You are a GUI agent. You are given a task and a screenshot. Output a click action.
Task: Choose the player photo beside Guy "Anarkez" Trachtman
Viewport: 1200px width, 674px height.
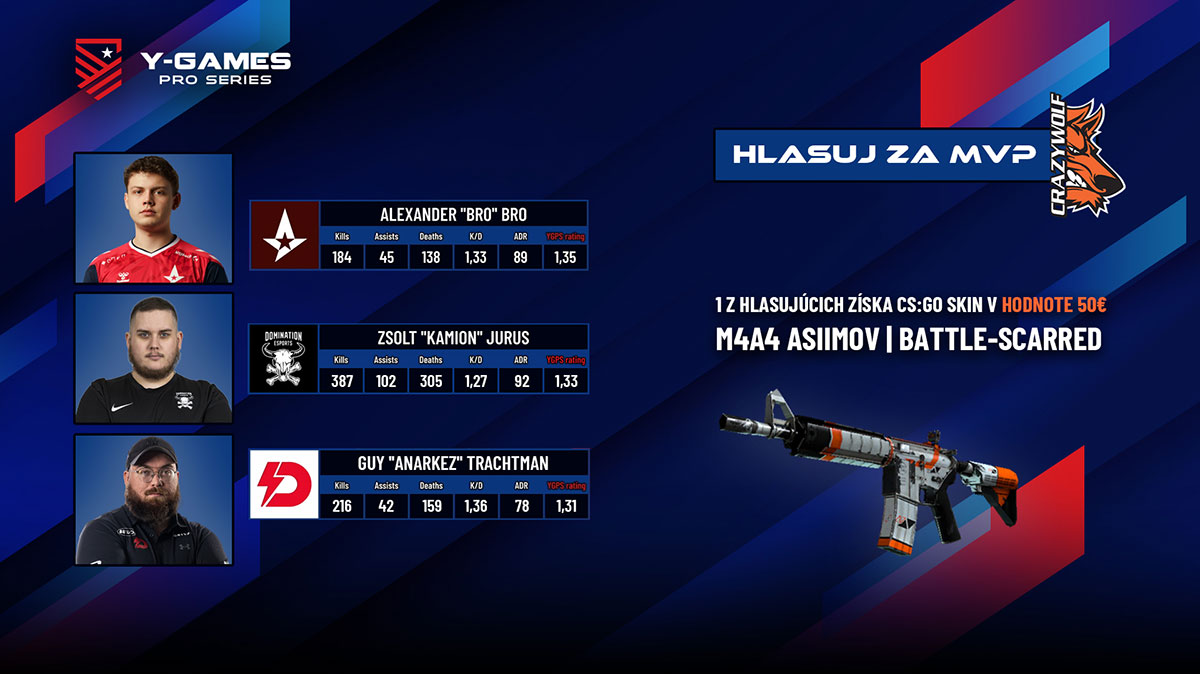154,499
